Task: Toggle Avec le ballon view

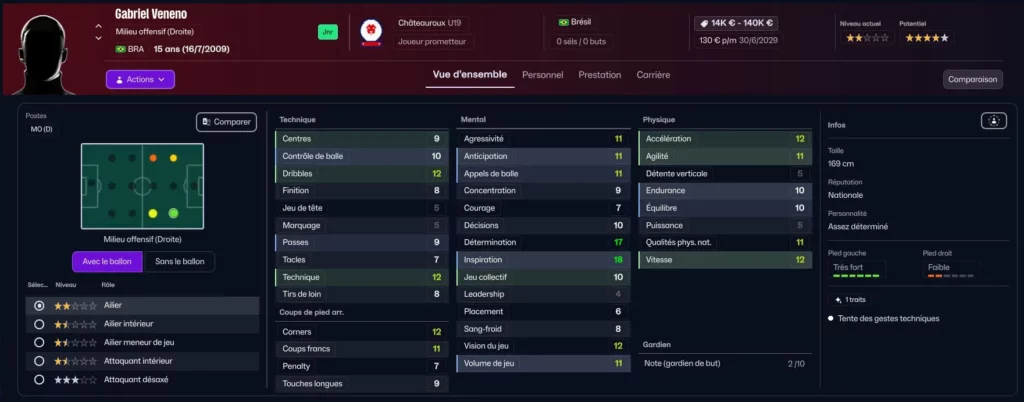Action: (107, 262)
